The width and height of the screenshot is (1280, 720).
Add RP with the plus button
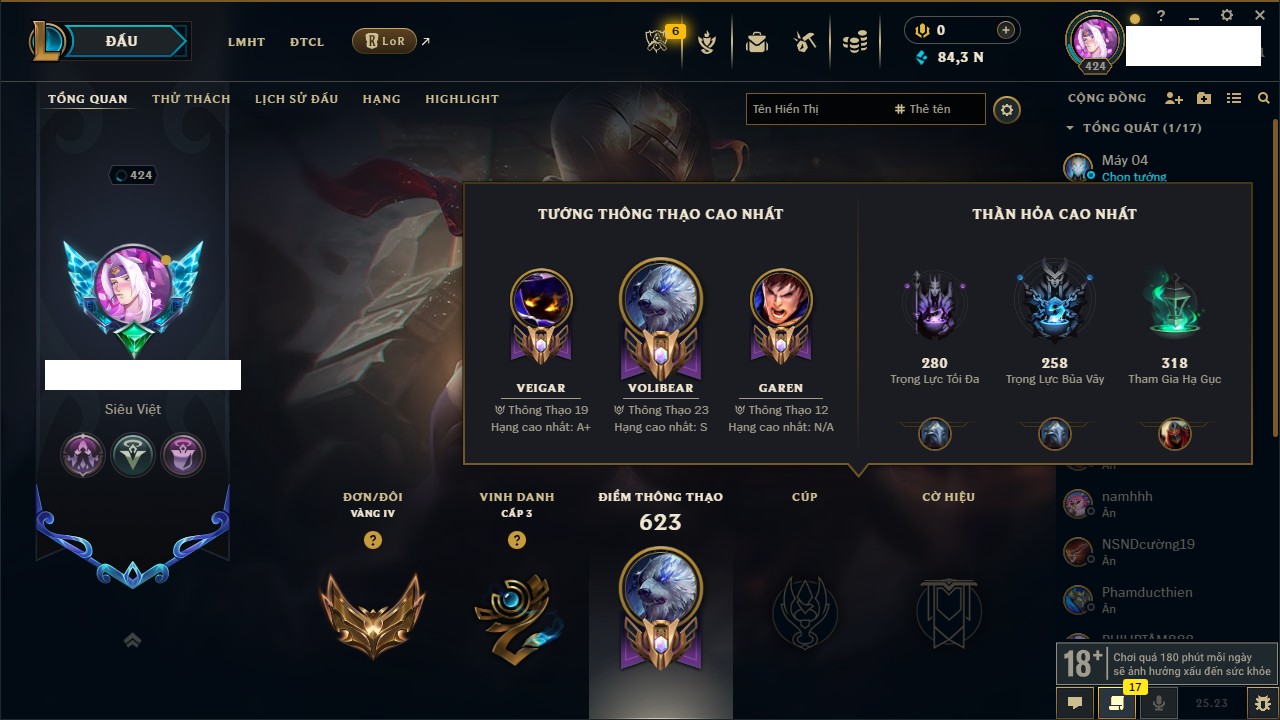tap(1006, 30)
